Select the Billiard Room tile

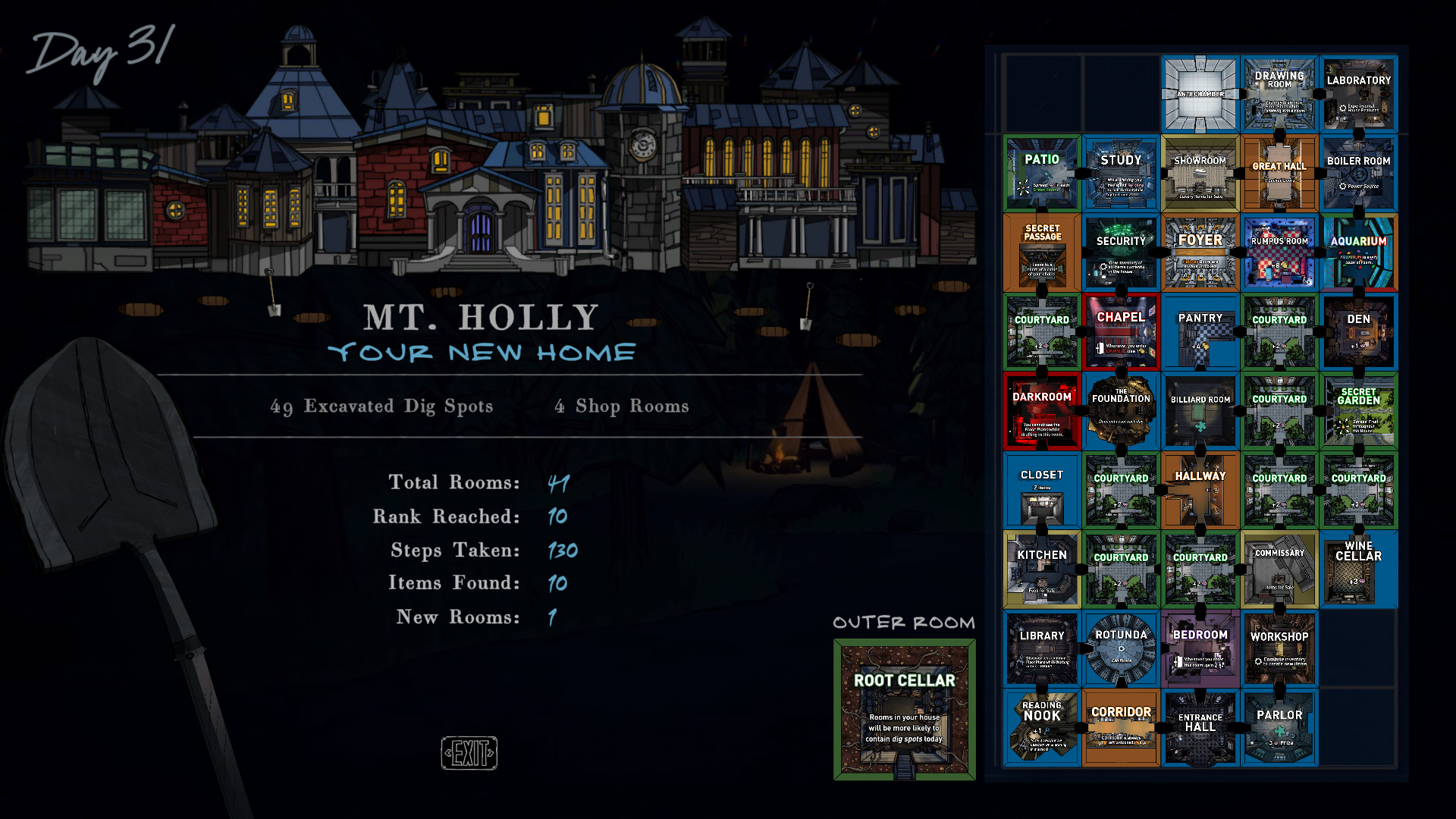[x=1200, y=411]
